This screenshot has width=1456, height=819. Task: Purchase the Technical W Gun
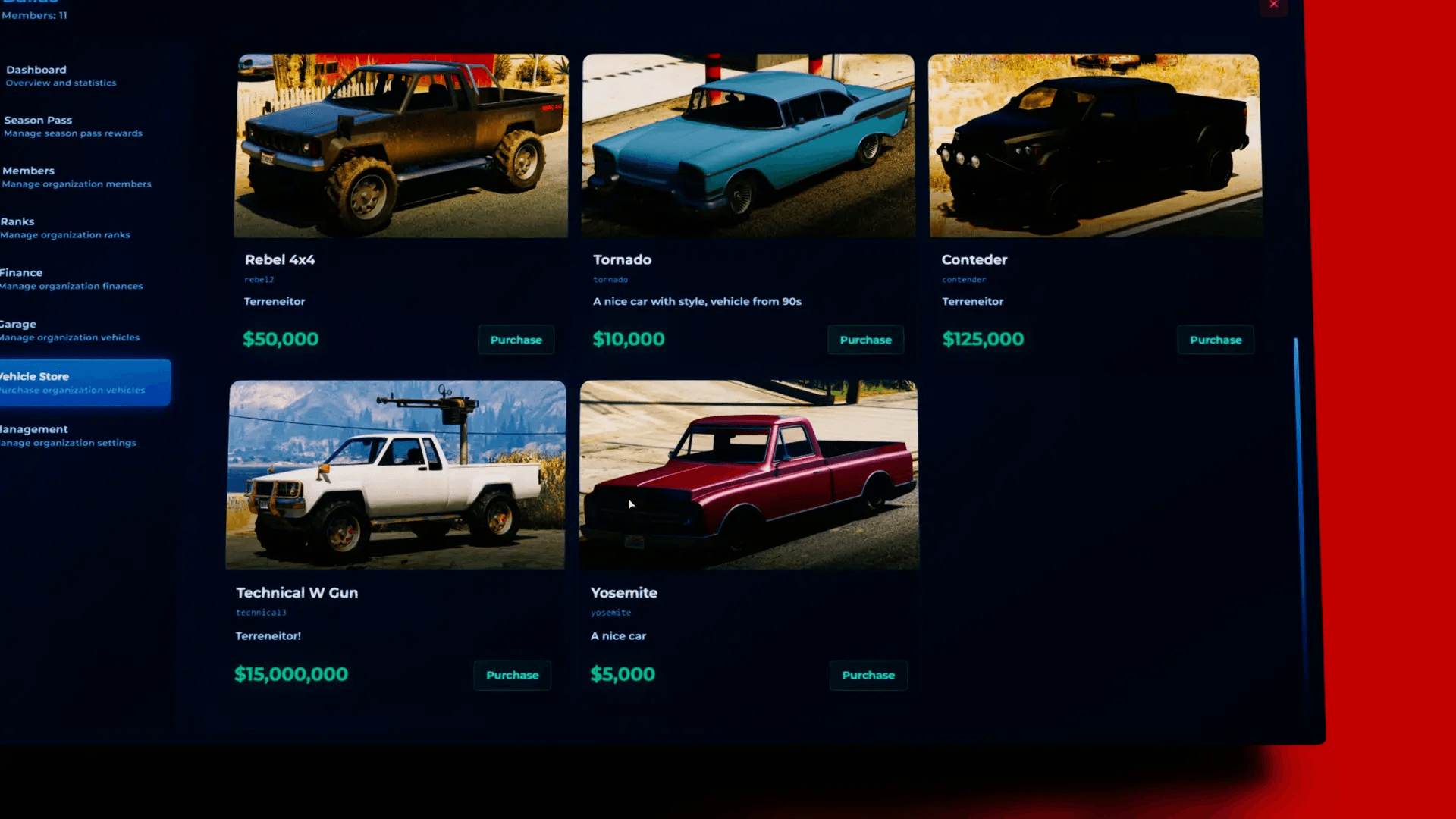coord(512,675)
